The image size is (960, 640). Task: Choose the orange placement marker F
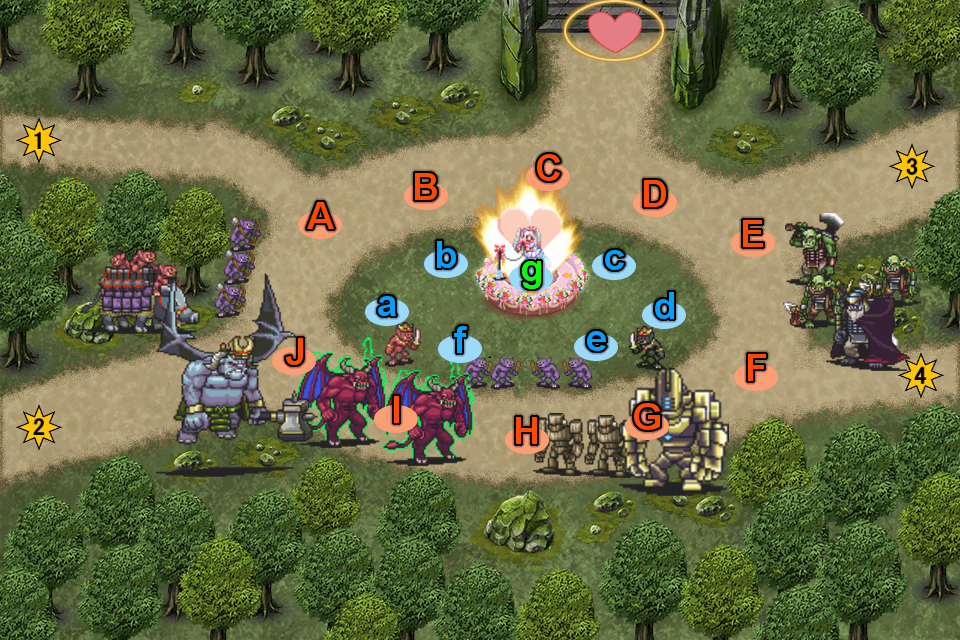click(x=756, y=372)
